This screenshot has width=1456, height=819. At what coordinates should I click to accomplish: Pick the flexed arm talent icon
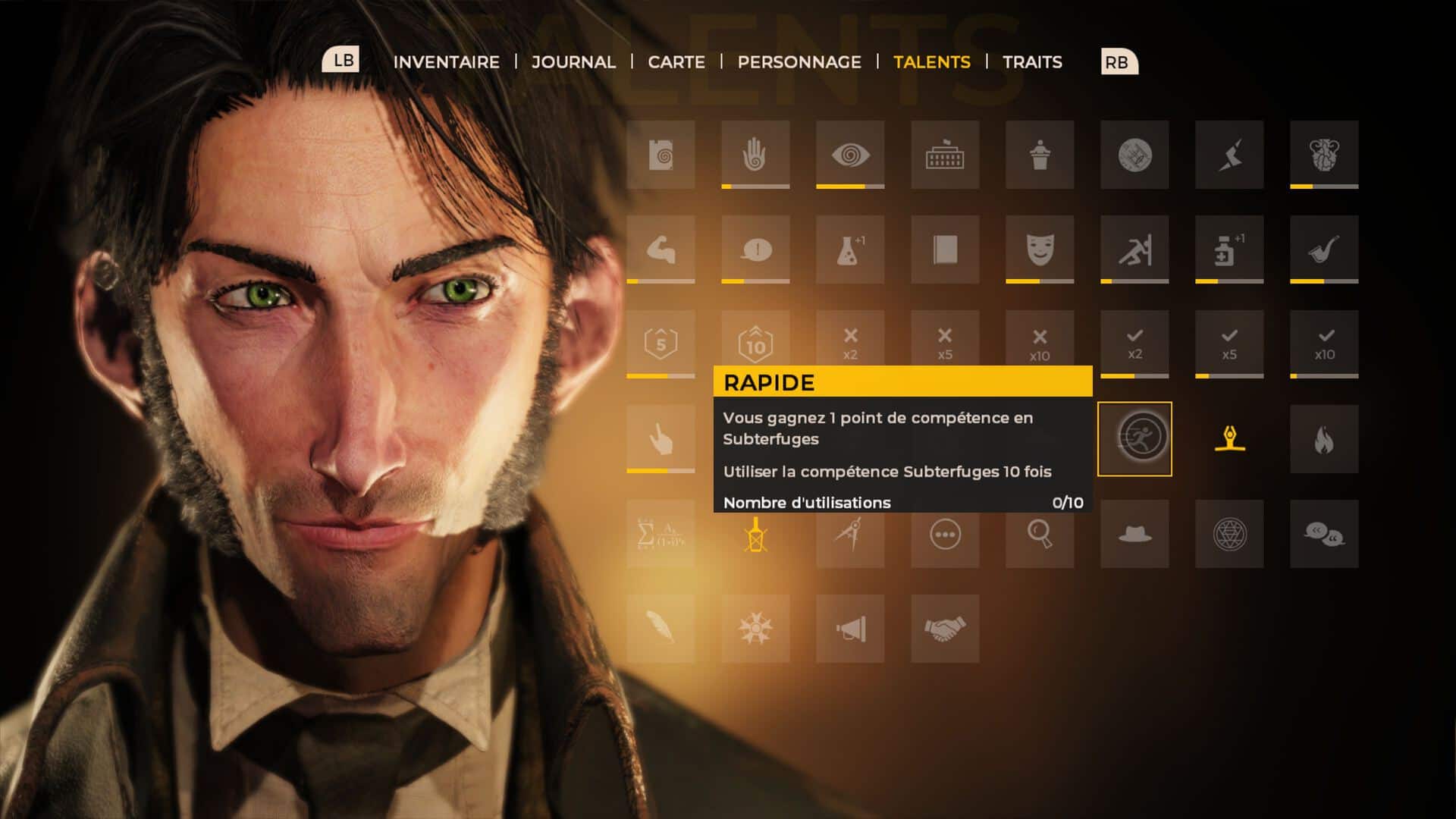(x=661, y=249)
